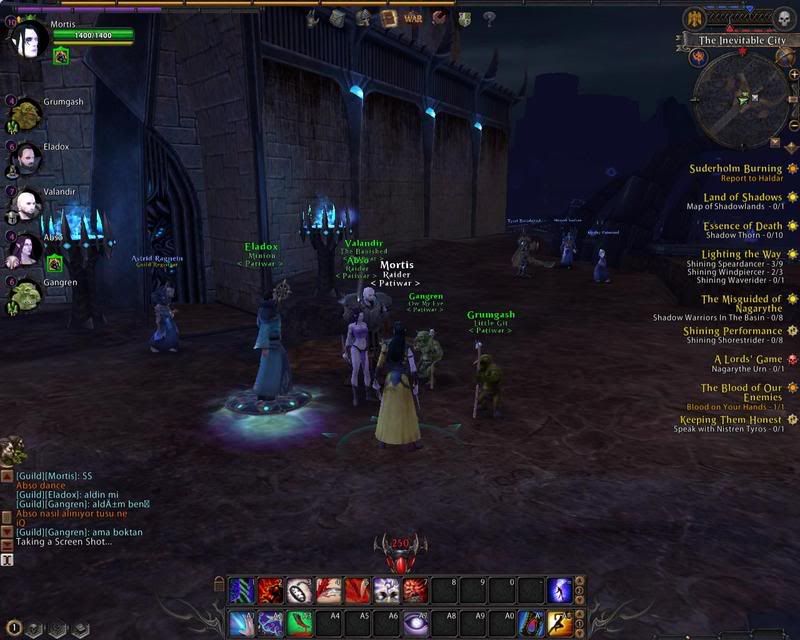The height and width of the screenshot is (640, 800).
Task: Select the Land of Shadows quest entry
Action: pyautogui.click(x=742, y=197)
